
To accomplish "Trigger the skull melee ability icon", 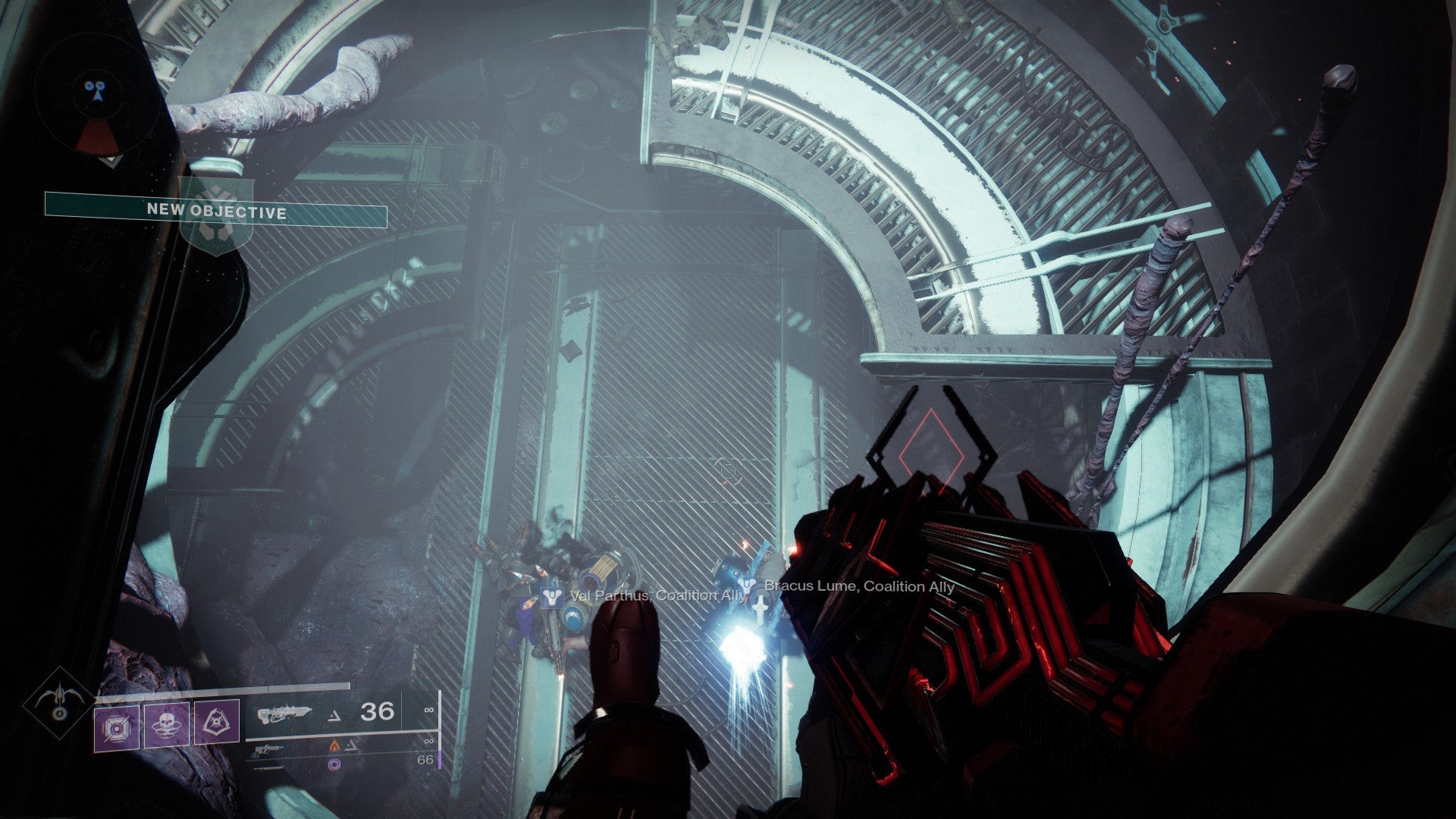I will [x=166, y=726].
